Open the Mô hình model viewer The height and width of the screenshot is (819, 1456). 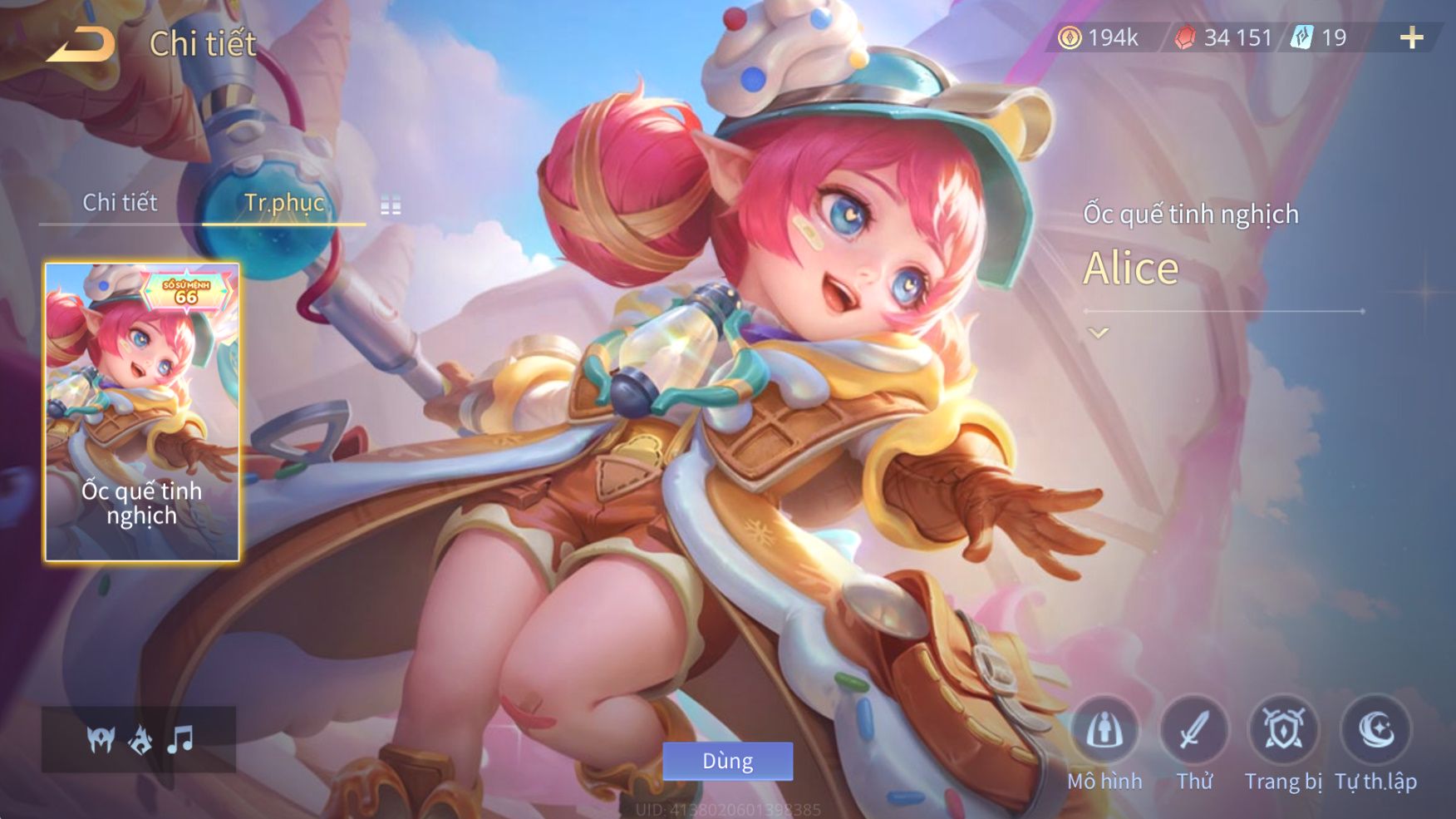[1104, 731]
